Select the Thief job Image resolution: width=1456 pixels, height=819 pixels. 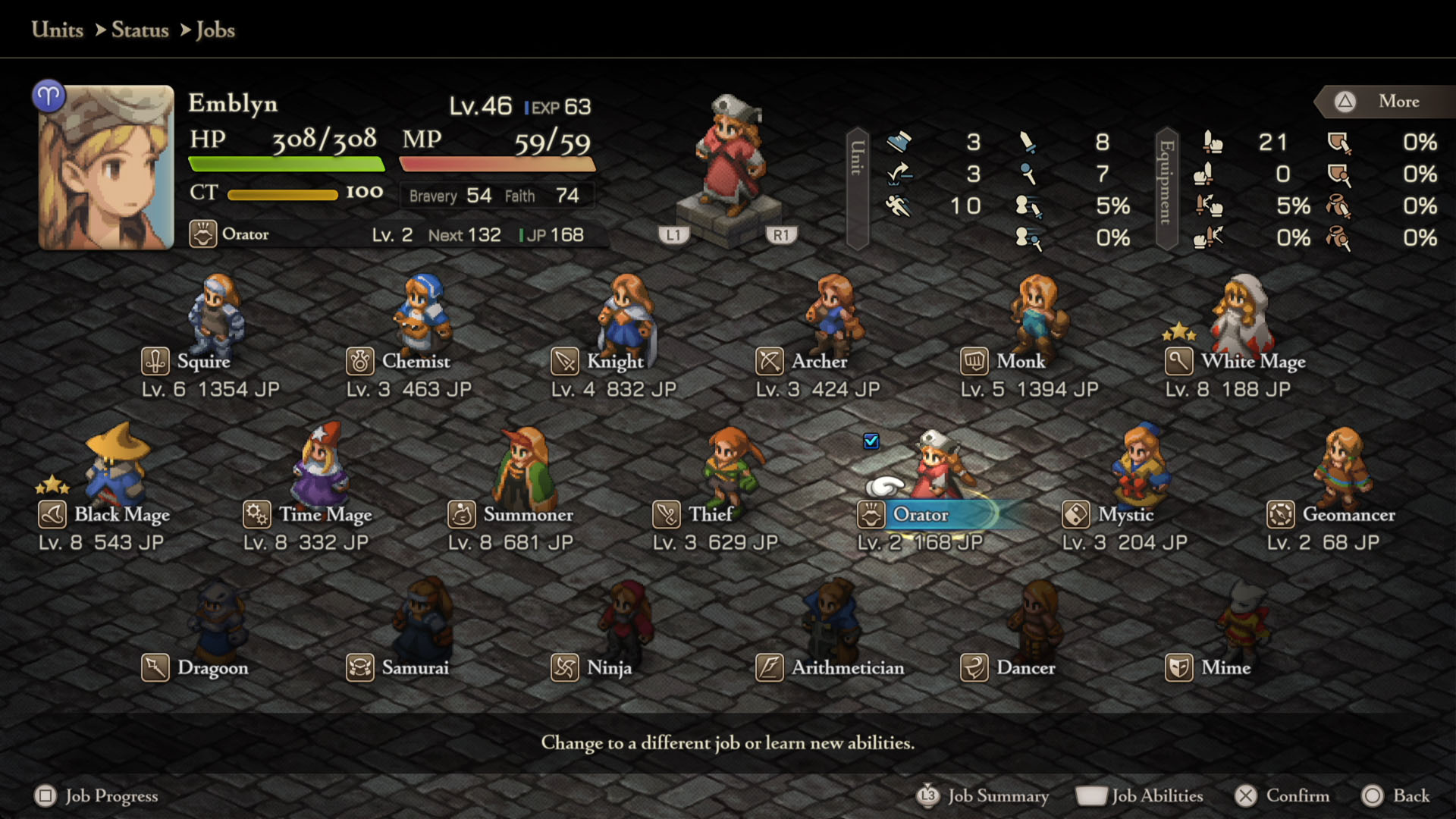(710, 515)
